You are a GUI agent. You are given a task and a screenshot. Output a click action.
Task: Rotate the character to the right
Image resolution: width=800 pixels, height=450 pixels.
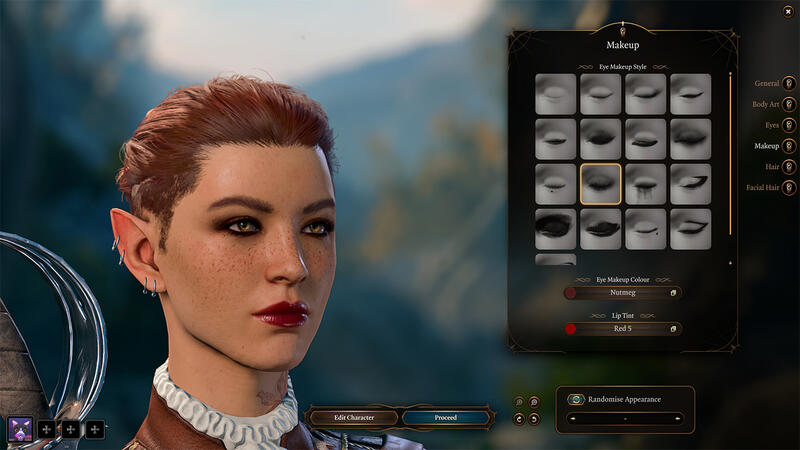pos(534,418)
